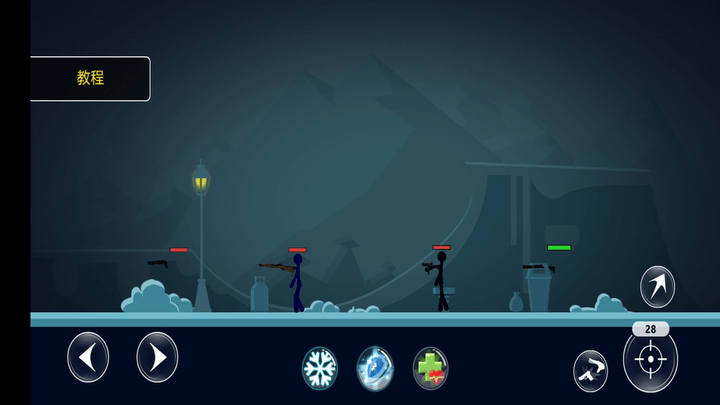720x405 pixels.
Task: Fire with the crosshair shoot button
Action: coord(650,360)
